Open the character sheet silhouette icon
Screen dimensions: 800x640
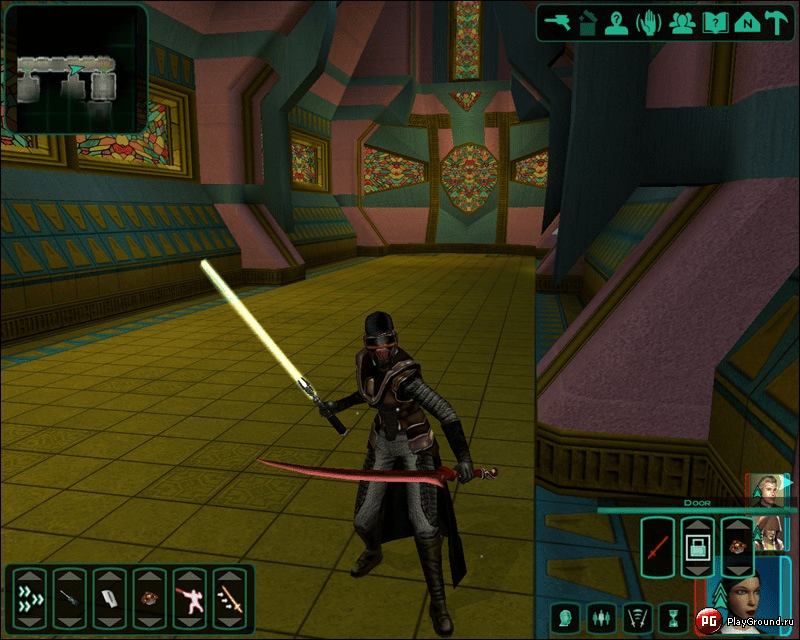click(620, 23)
